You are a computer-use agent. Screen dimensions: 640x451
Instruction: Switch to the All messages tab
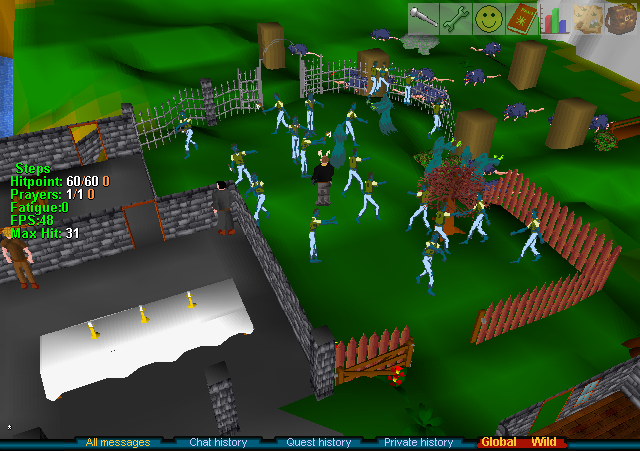pos(118,442)
